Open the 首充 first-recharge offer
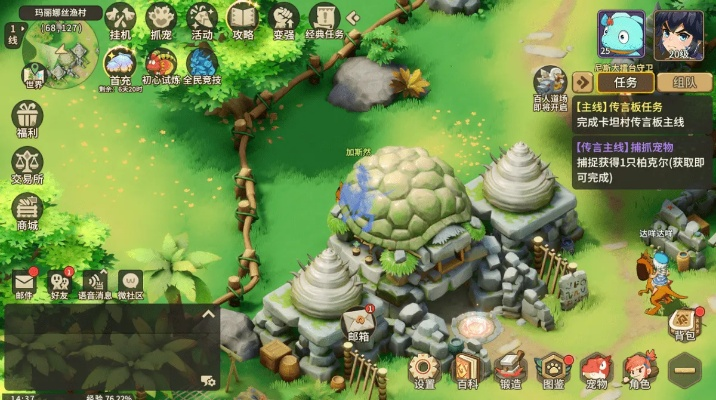The width and height of the screenshot is (716, 400). pyautogui.click(x=120, y=64)
